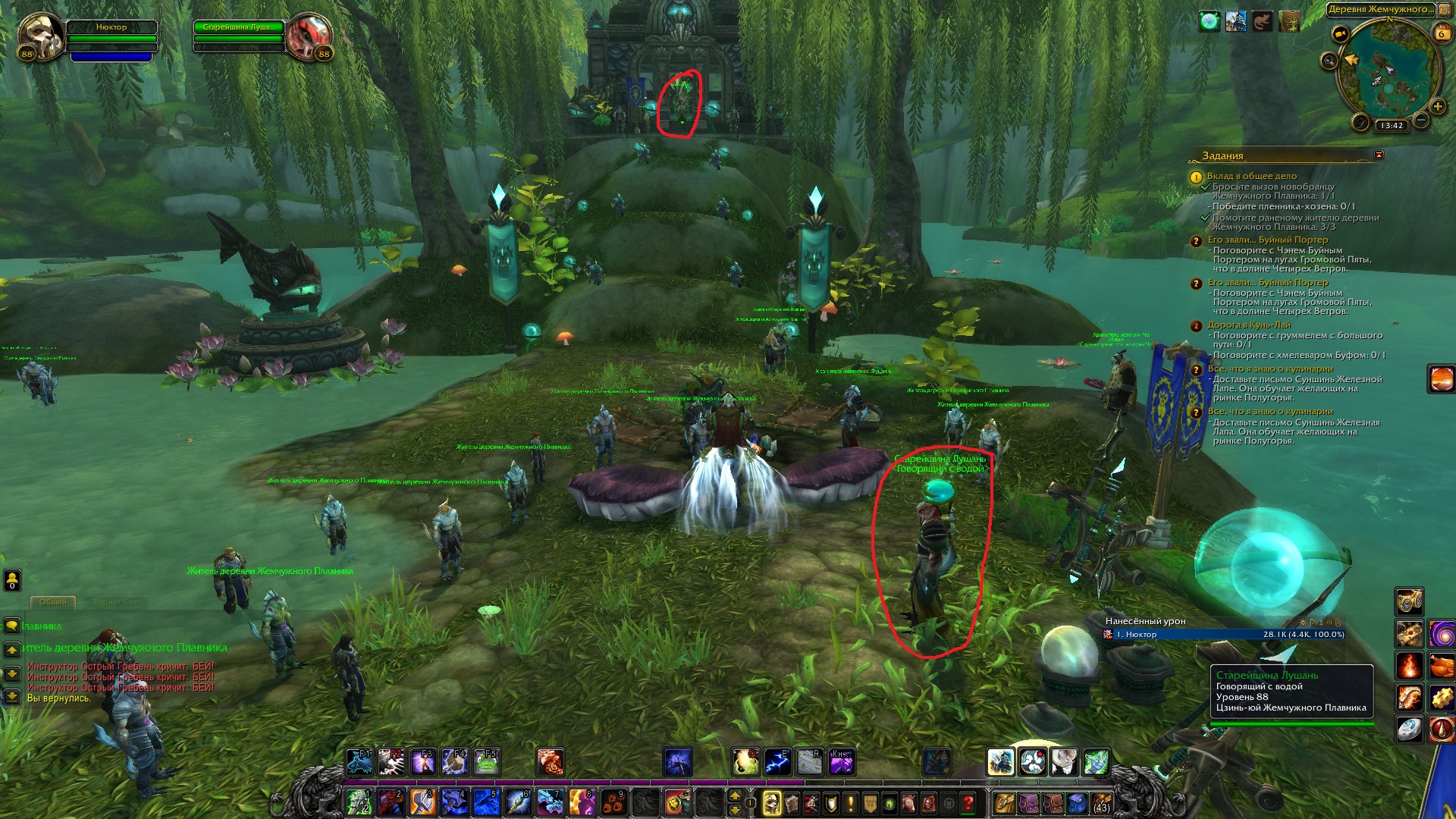Activate the frog Hex ability on F5
This screenshot has width=1456, height=819.
tap(486, 761)
